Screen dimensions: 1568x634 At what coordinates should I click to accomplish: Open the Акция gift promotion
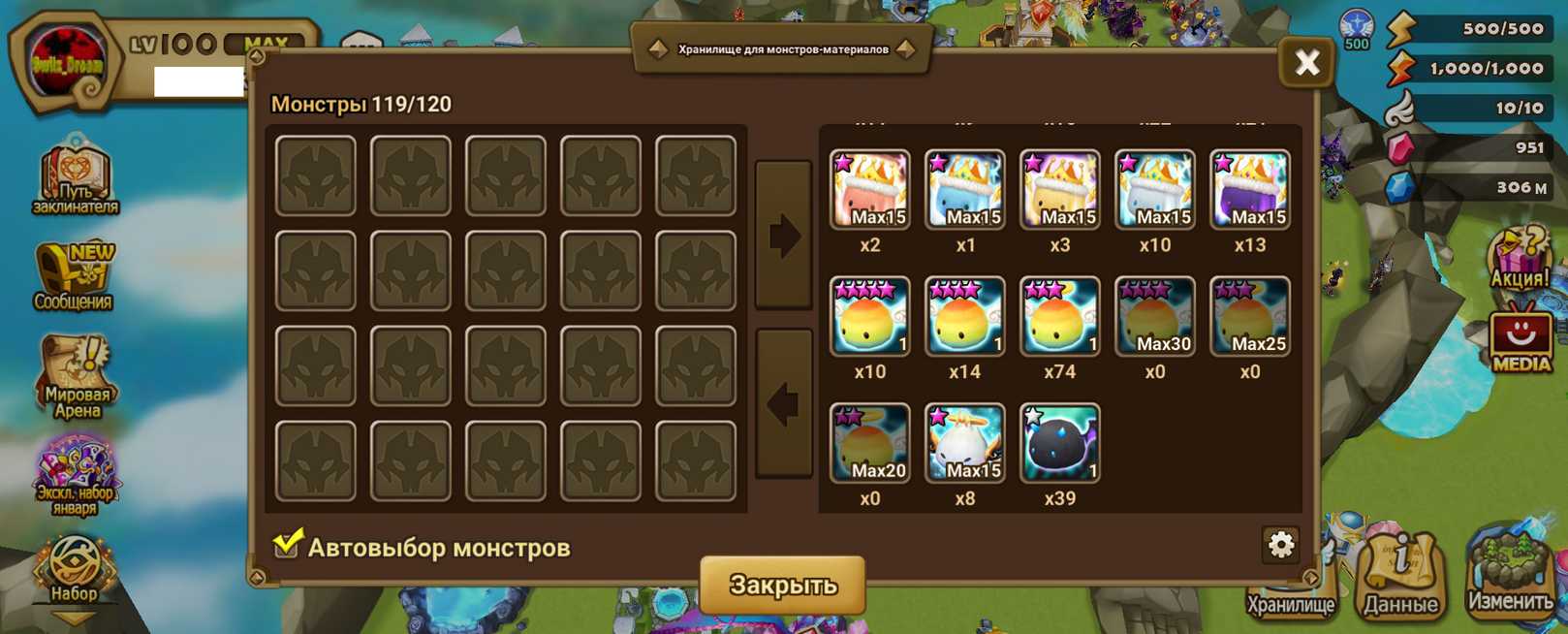[x=1519, y=258]
